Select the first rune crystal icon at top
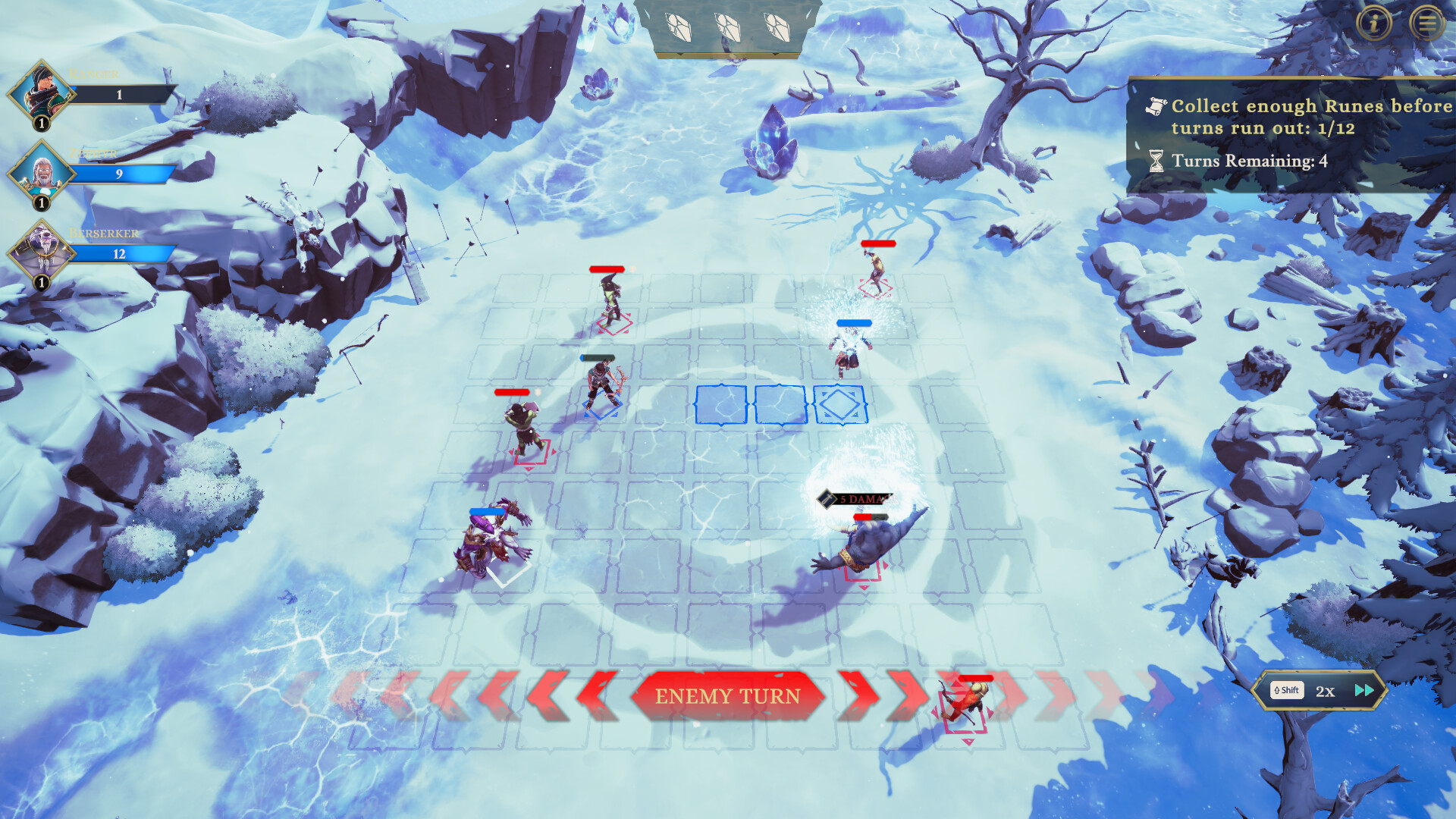 (x=679, y=28)
